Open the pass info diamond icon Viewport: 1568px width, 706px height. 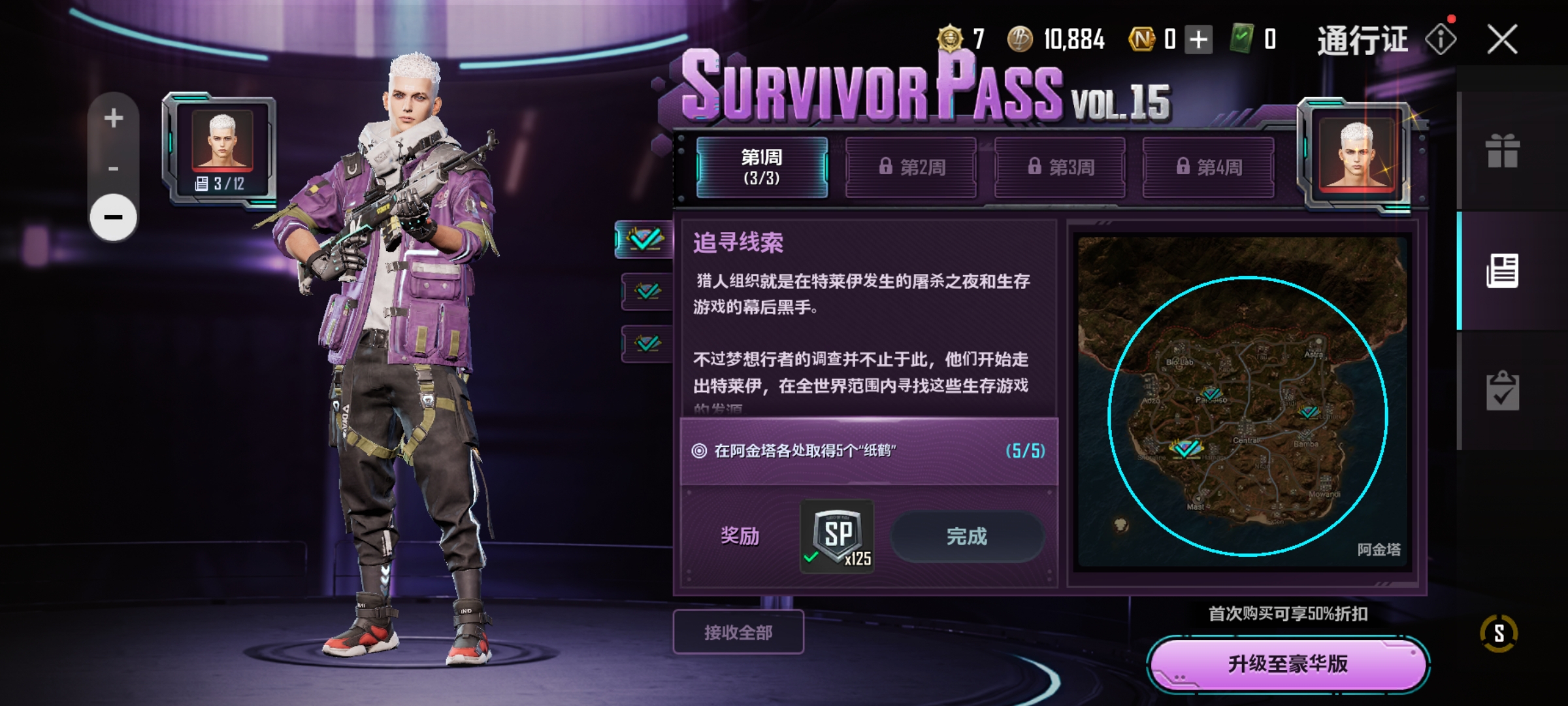click(1441, 40)
